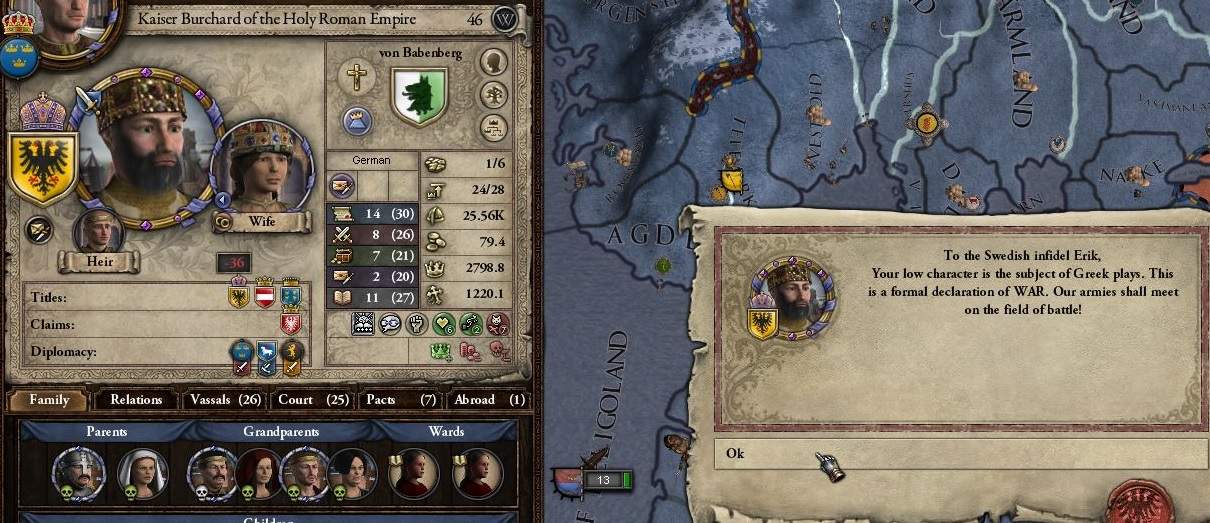1210x523 pixels.
Task: Select the Heir portrait
Action: point(99,233)
